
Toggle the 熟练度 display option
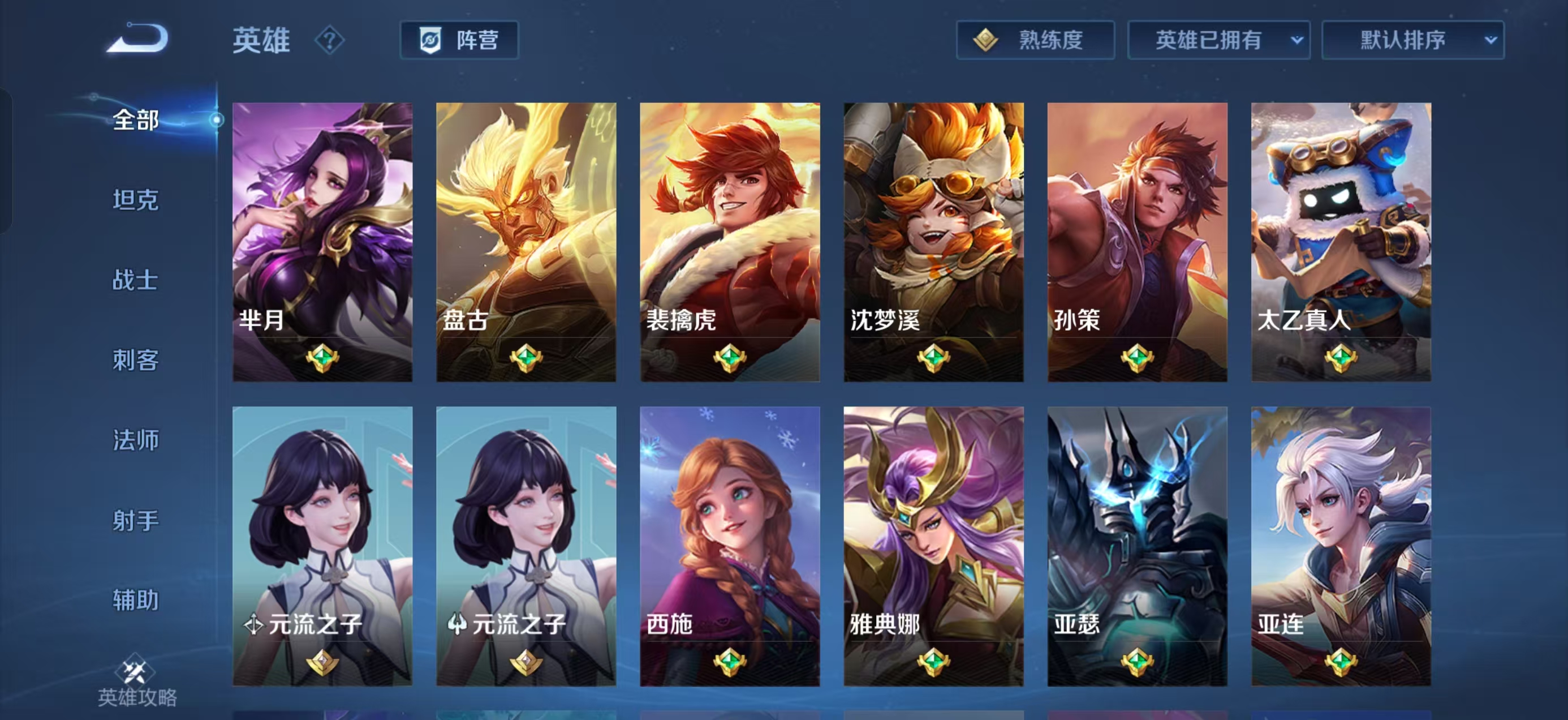[1035, 40]
